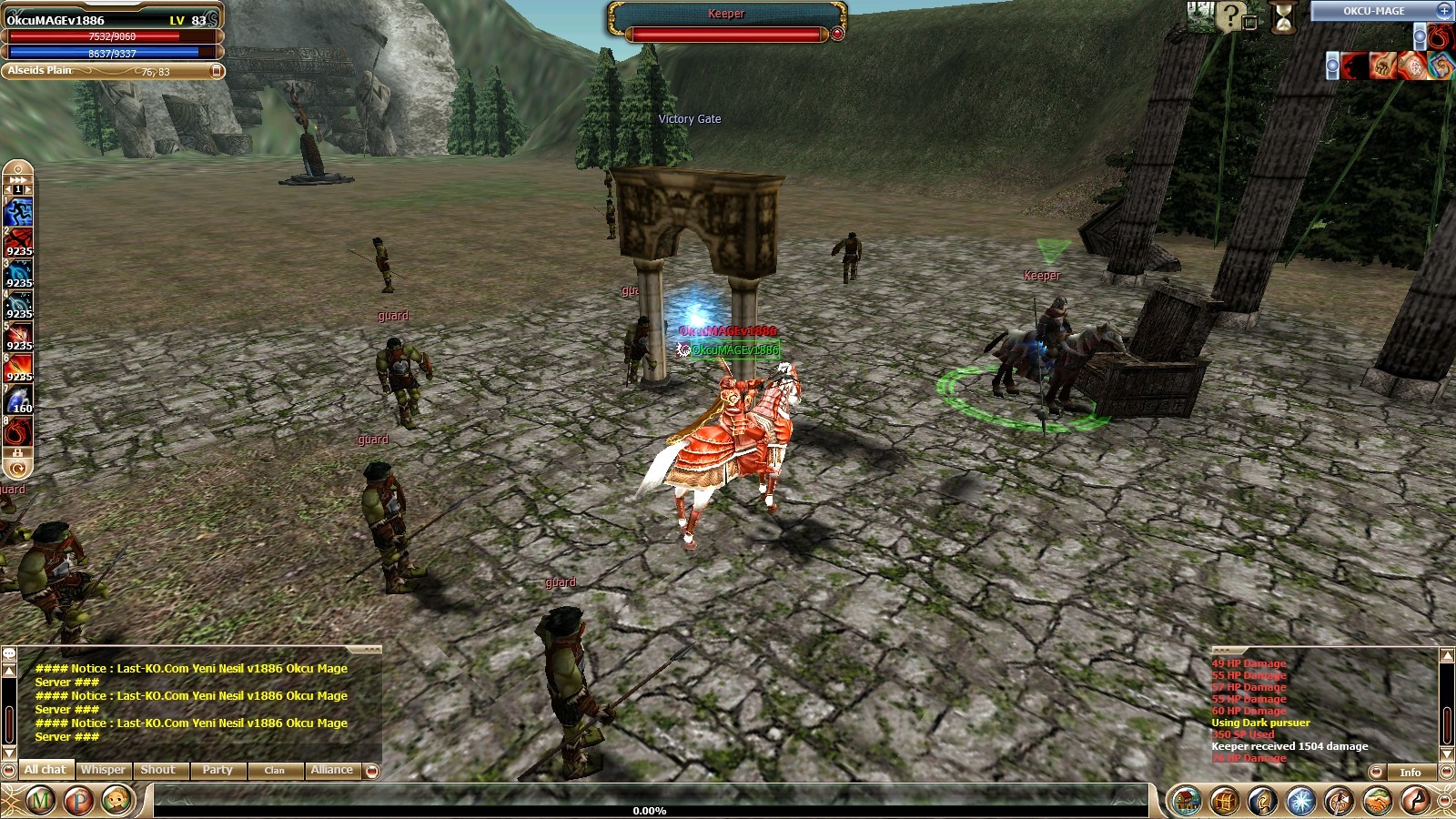1456x819 pixels.
Task: Select the Party chat tab
Action: pyautogui.click(x=217, y=770)
